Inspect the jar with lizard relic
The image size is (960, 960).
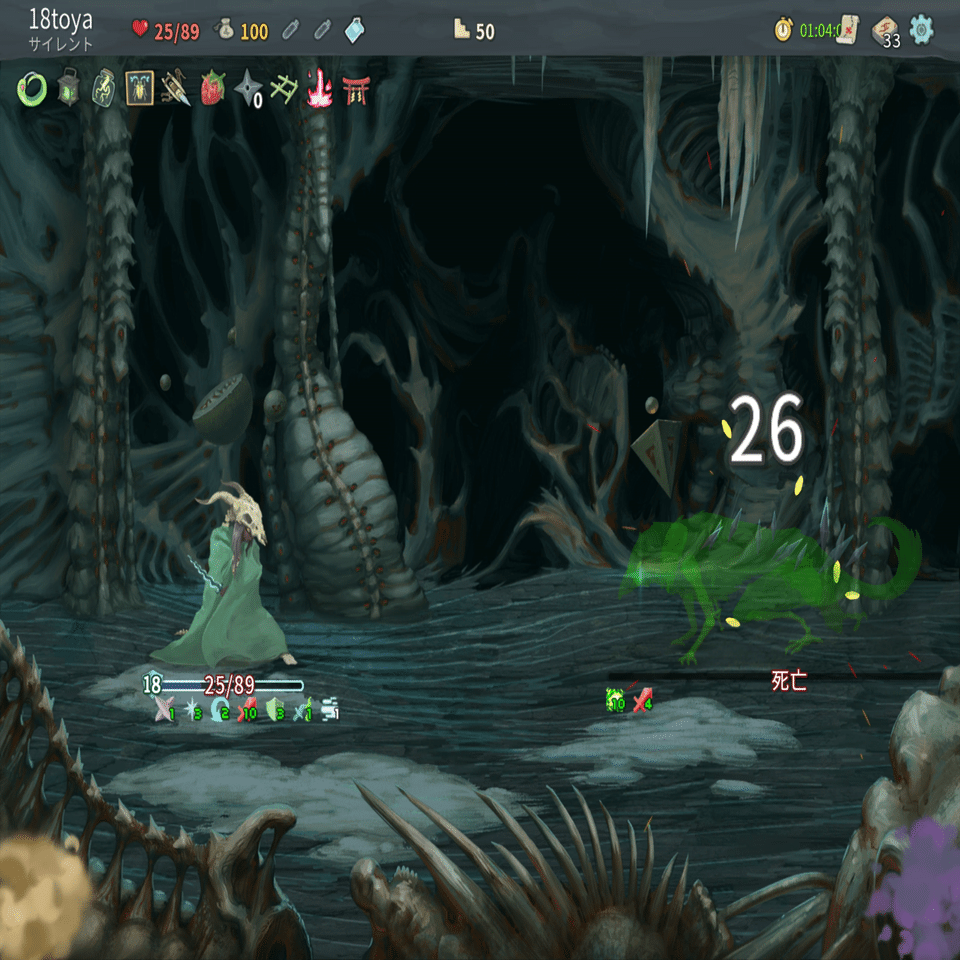point(104,89)
